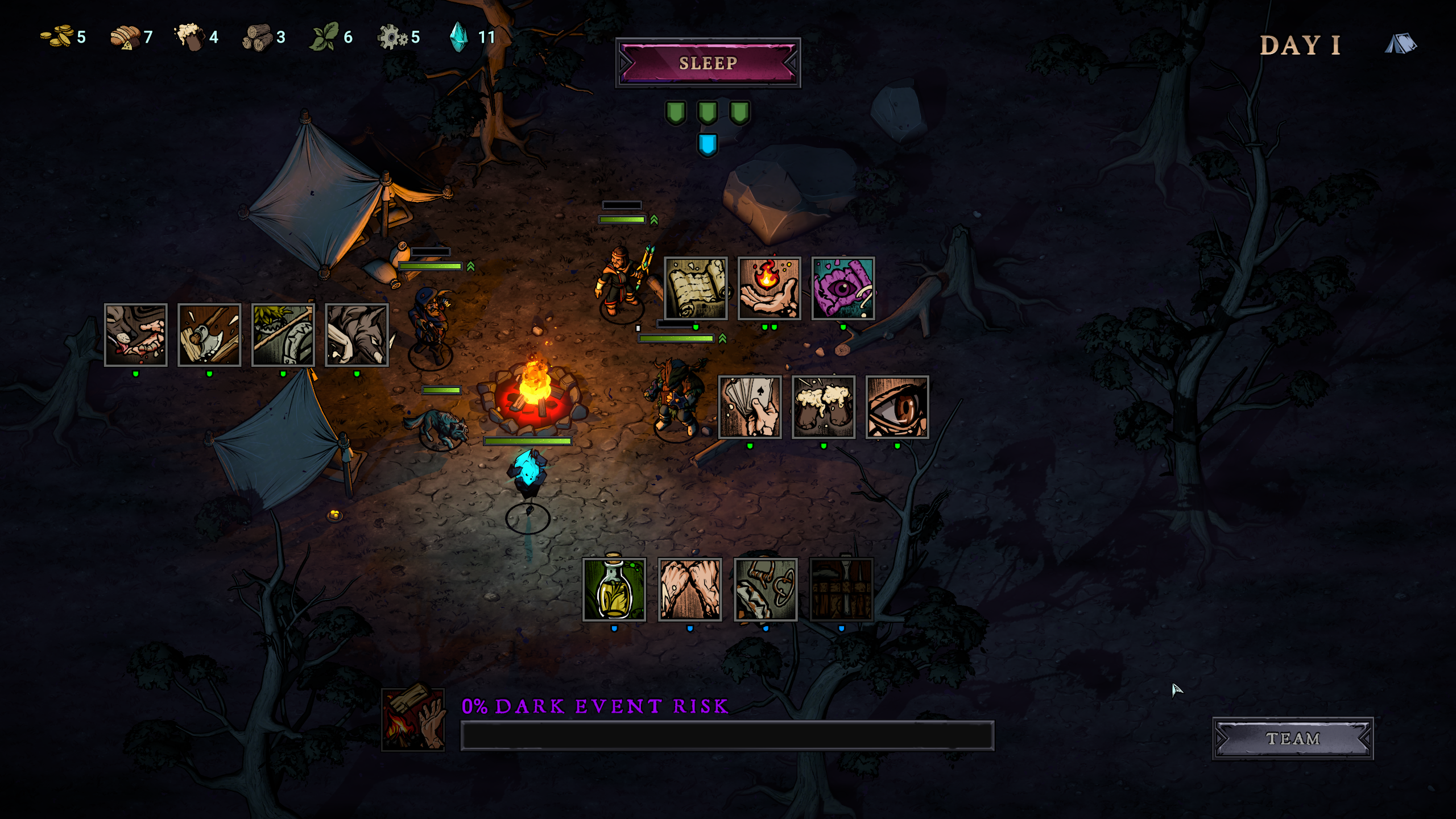Click the tent icon beside Day I
The height and width of the screenshot is (819, 1456).
[1400, 44]
